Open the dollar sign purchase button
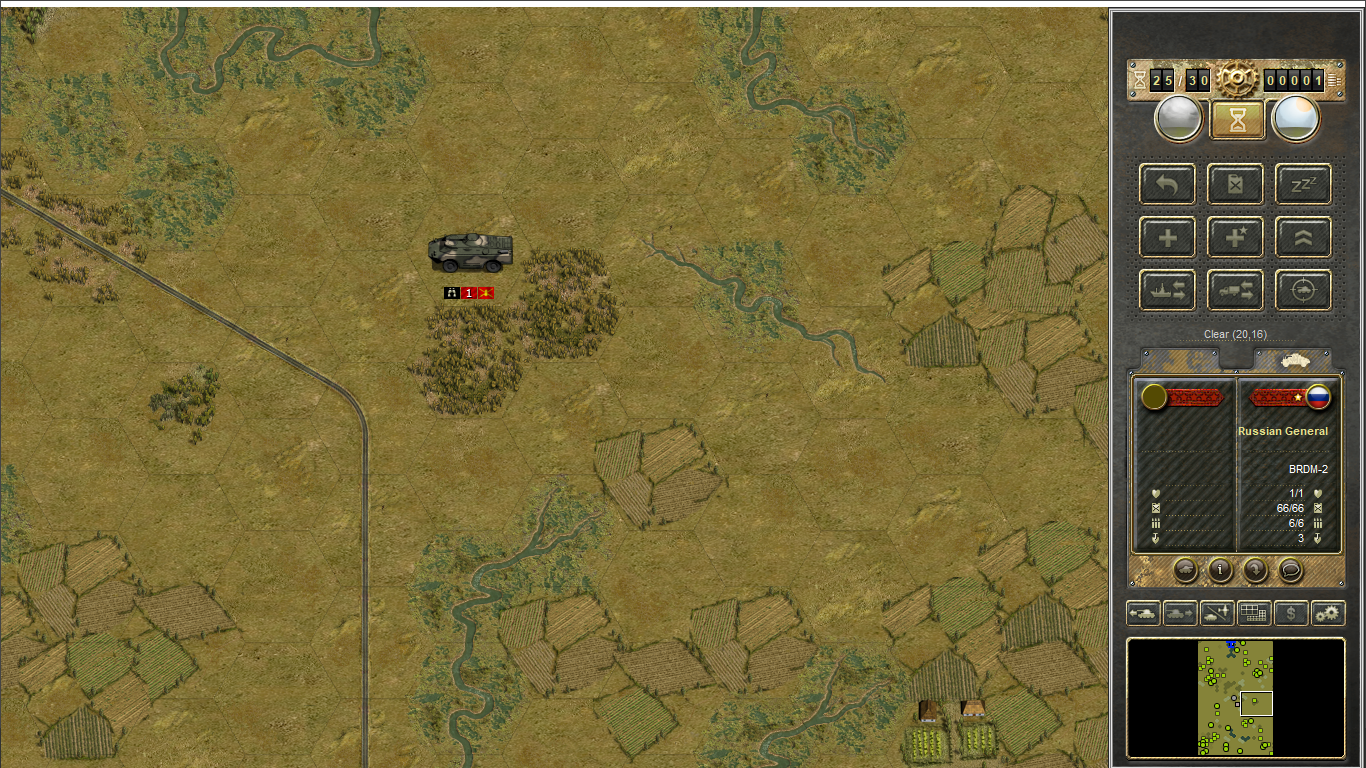 pos(1291,613)
